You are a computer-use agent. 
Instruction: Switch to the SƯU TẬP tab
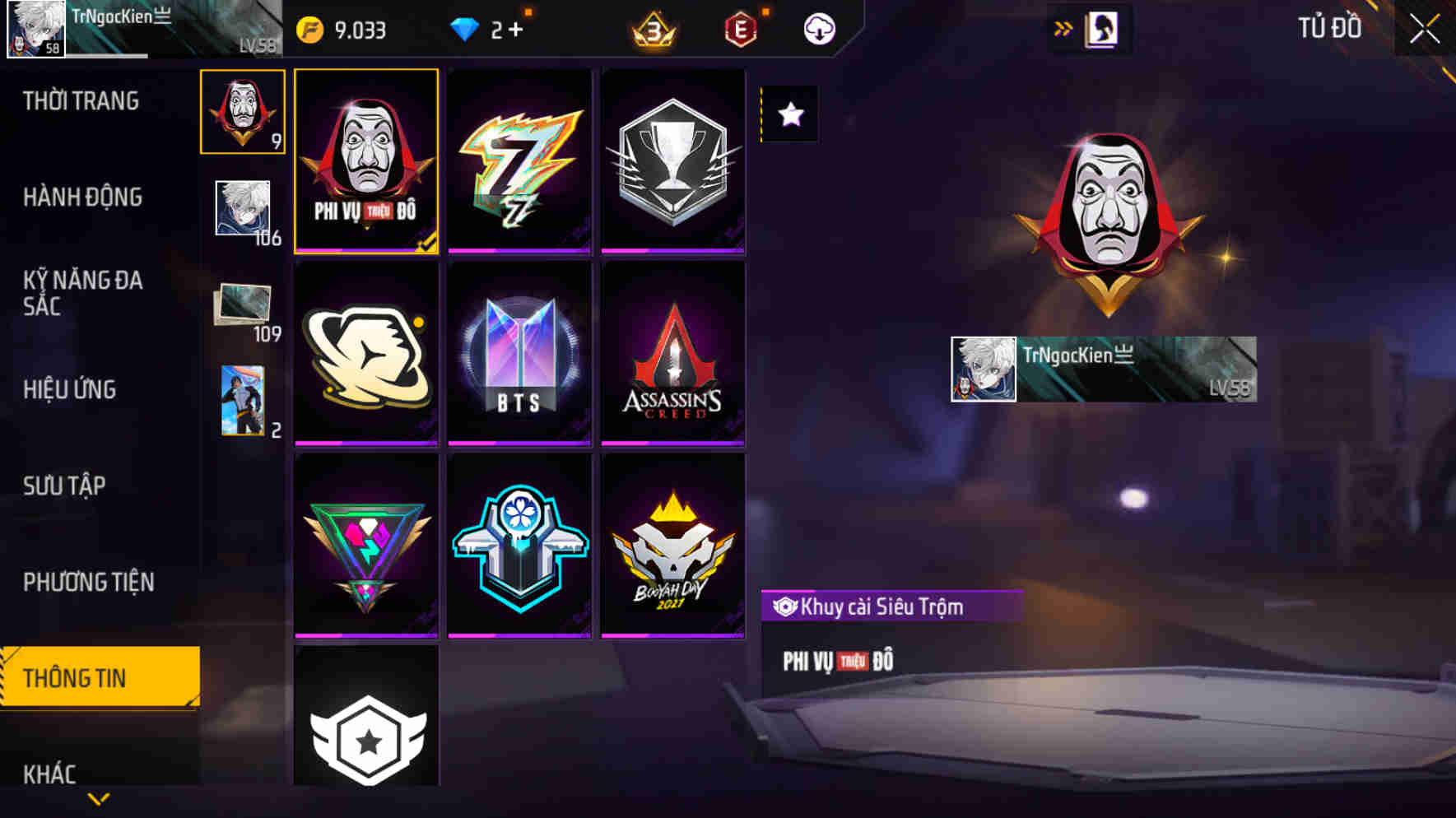coord(64,486)
